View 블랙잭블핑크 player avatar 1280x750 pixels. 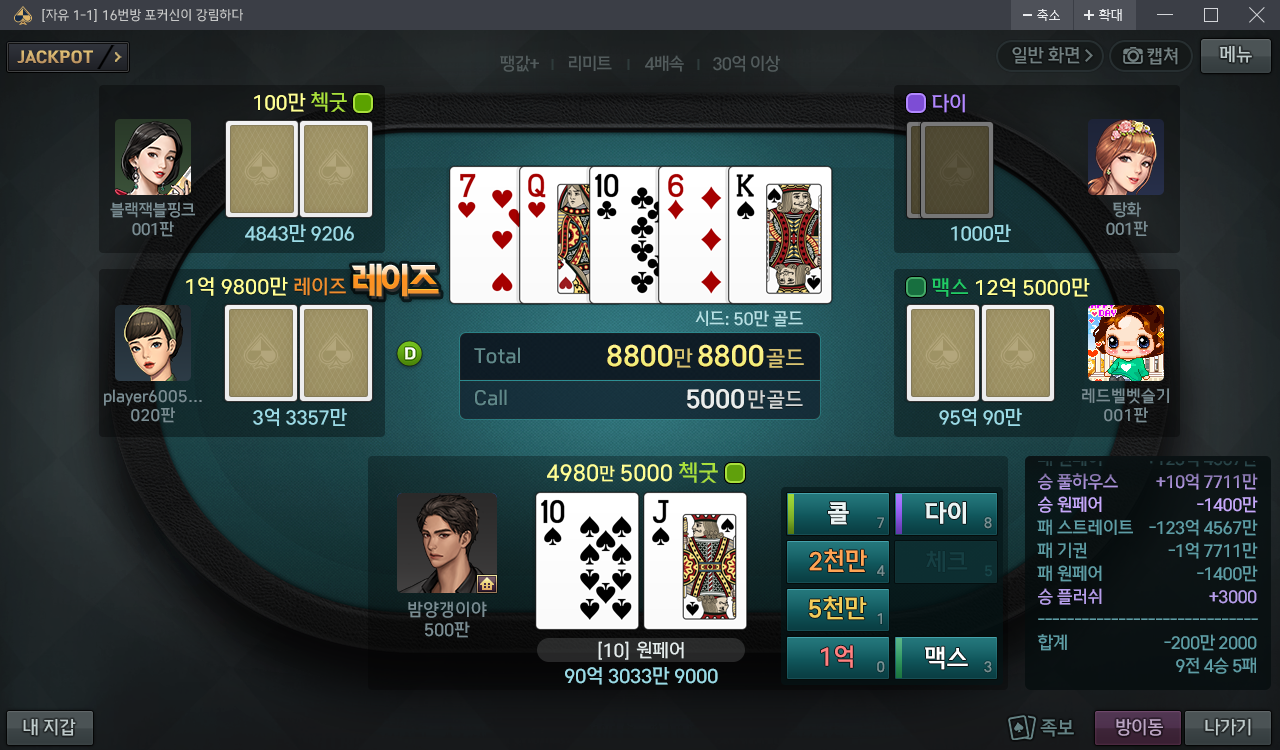click(153, 157)
